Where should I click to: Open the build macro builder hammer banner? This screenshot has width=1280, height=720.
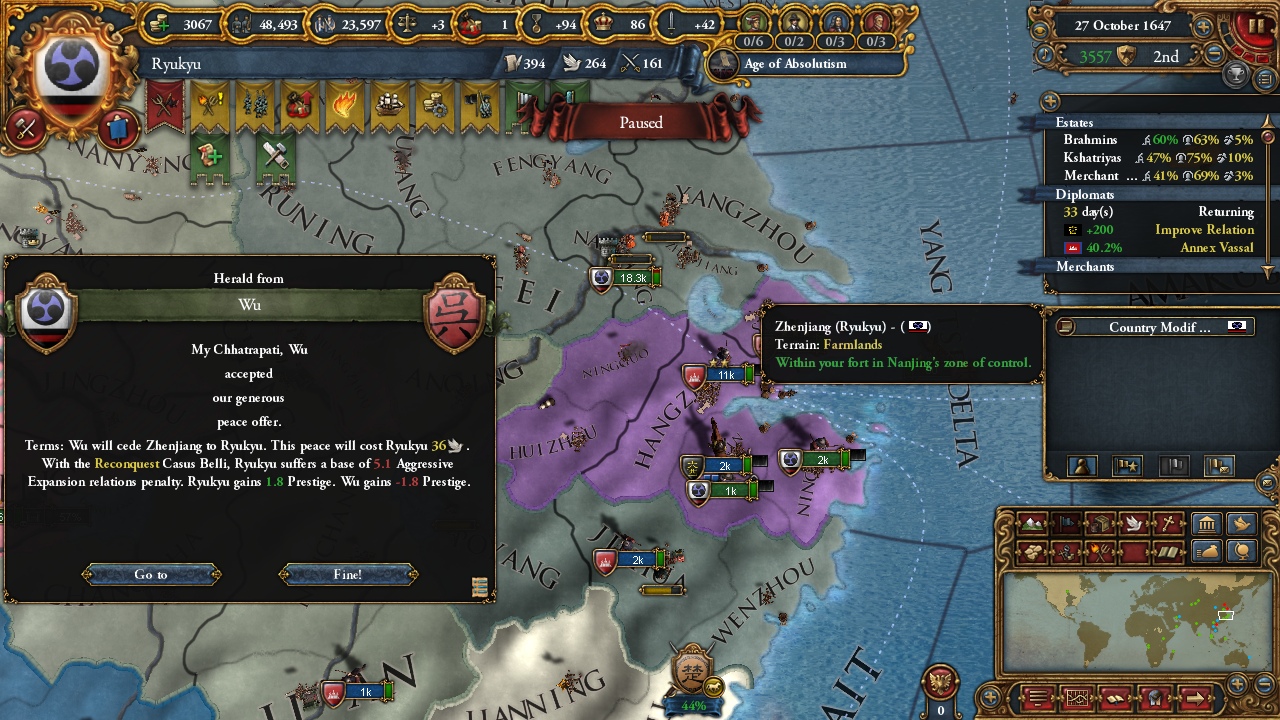(277, 155)
